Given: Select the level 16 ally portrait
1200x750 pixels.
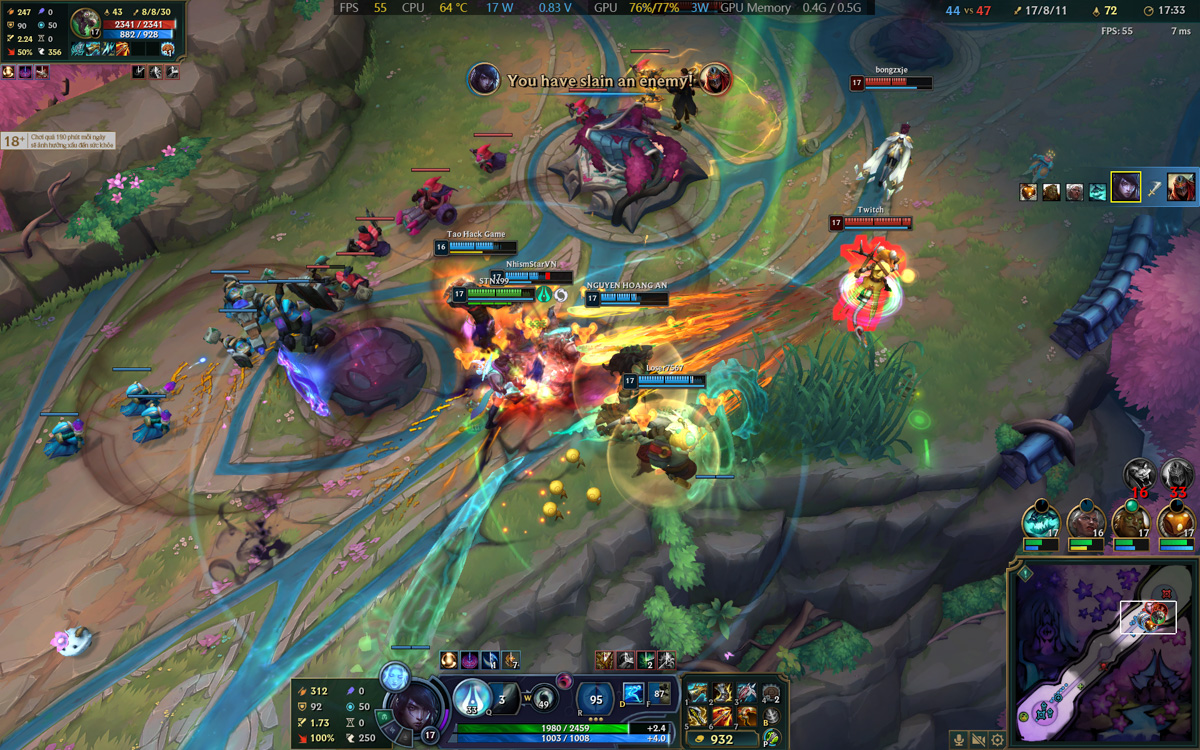Looking at the screenshot, I should pyautogui.click(x=1085, y=521).
